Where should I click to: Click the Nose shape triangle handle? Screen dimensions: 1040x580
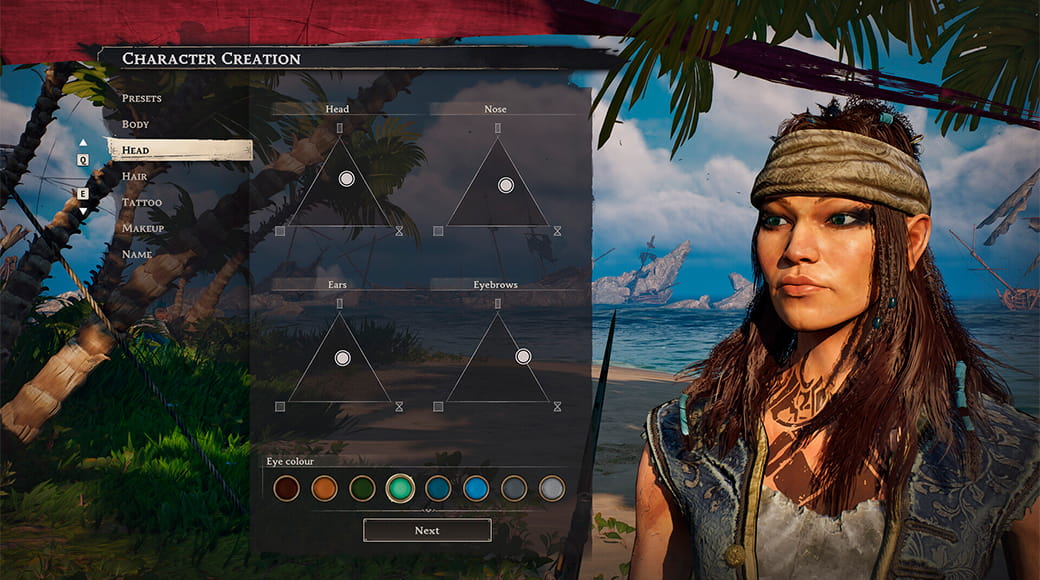click(506, 185)
